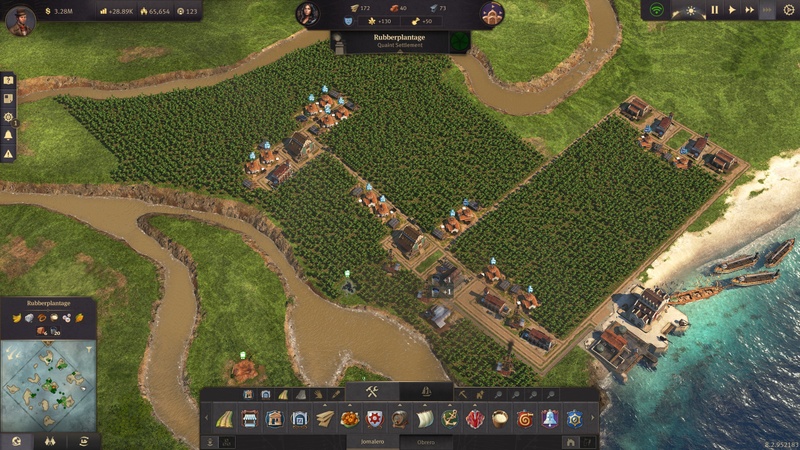Screen dimensions: 800x450
Task: Click the player portrait avatar
Action: click(x=20, y=20)
